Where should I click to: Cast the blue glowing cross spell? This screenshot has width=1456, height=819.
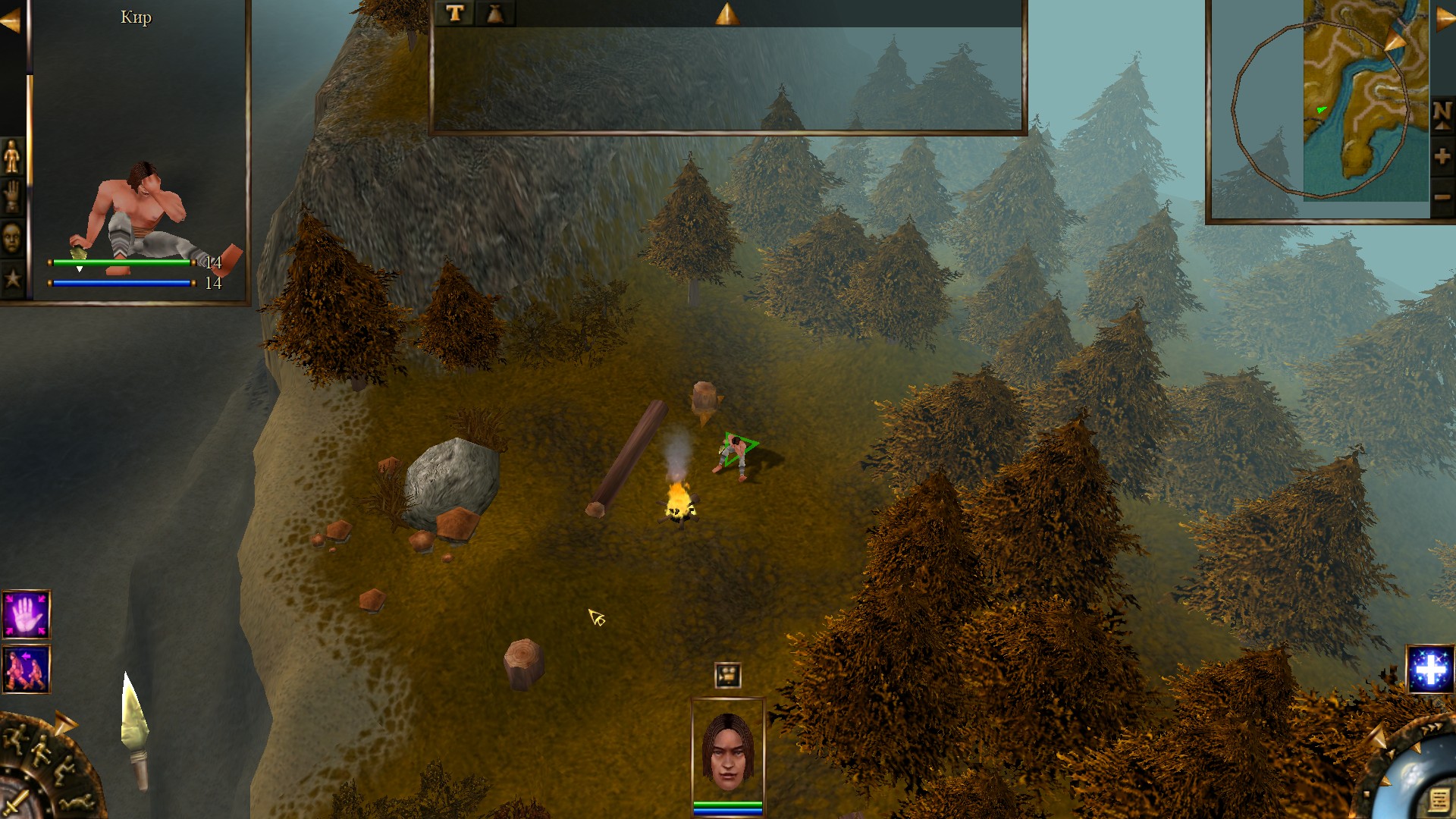(1429, 670)
